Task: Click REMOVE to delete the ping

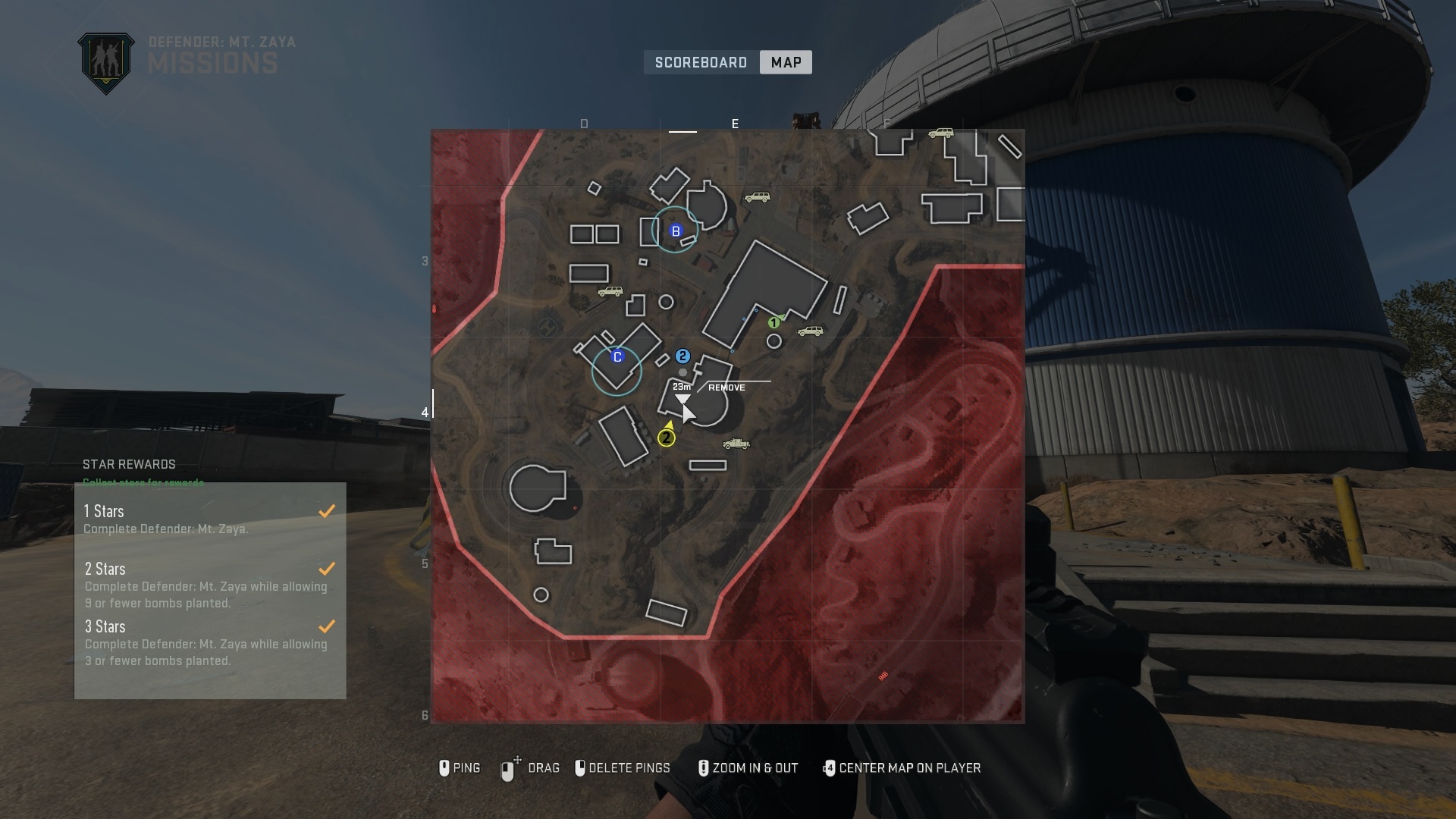Action: (726, 387)
